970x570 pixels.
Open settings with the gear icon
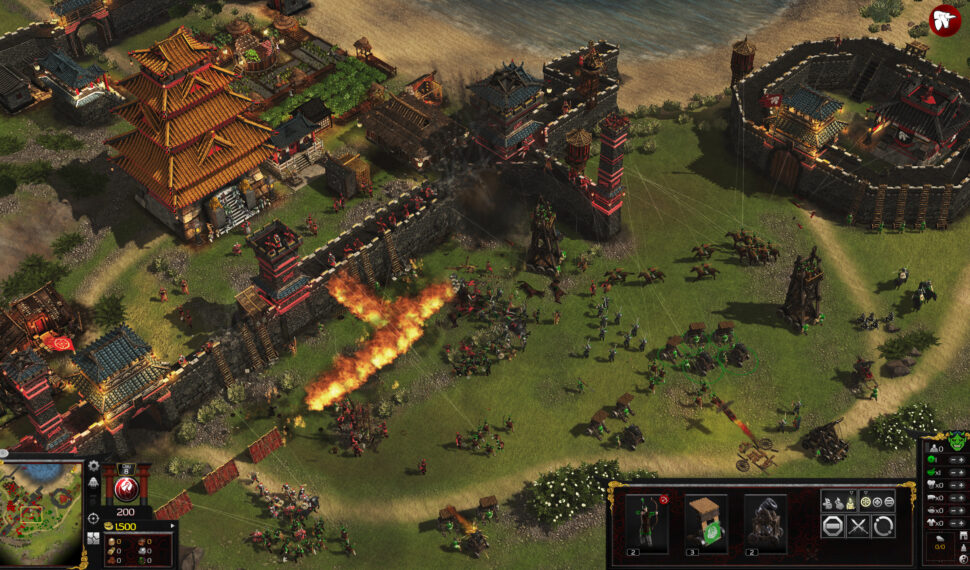pyautogui.click(x=93, y=466)
